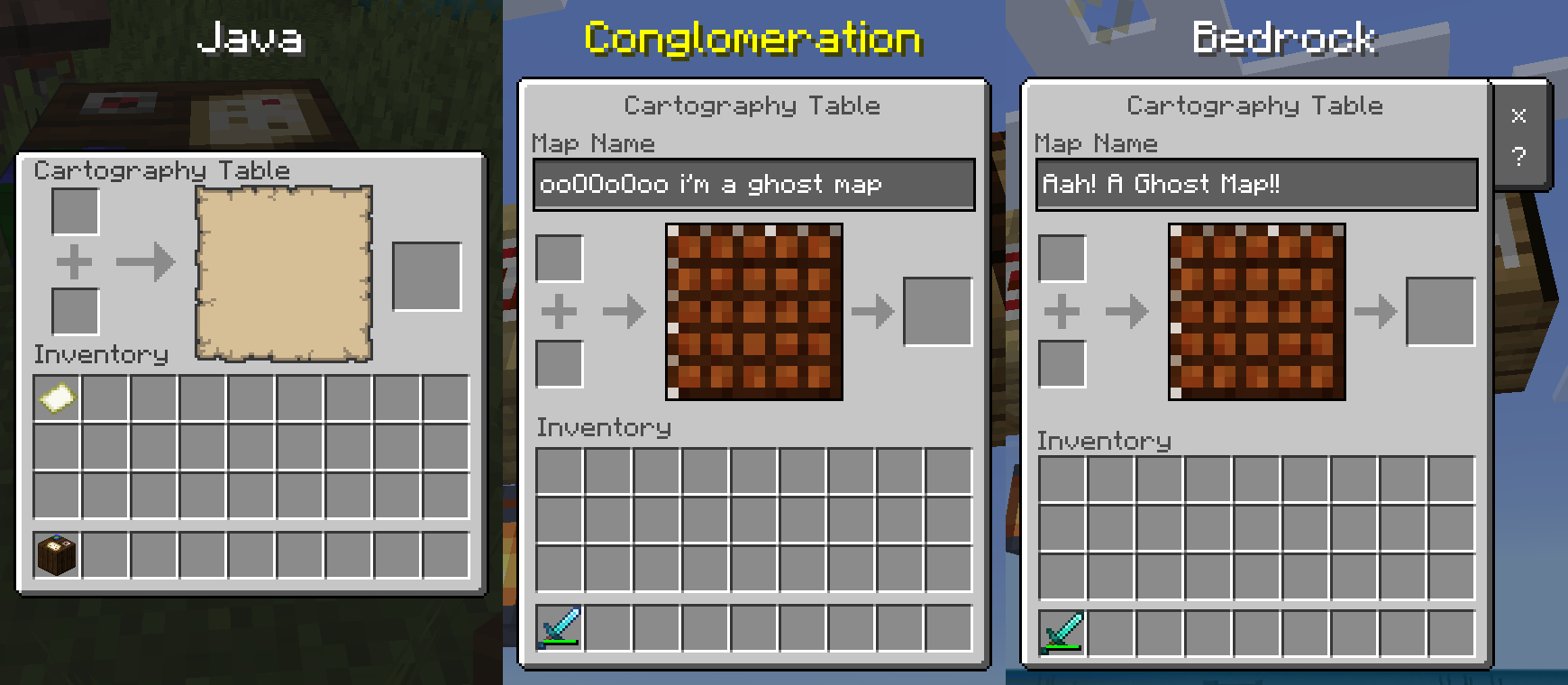Click the top input slot in Java table
This screenshot has width=1568, height=685.
click(x=73, y=209)
